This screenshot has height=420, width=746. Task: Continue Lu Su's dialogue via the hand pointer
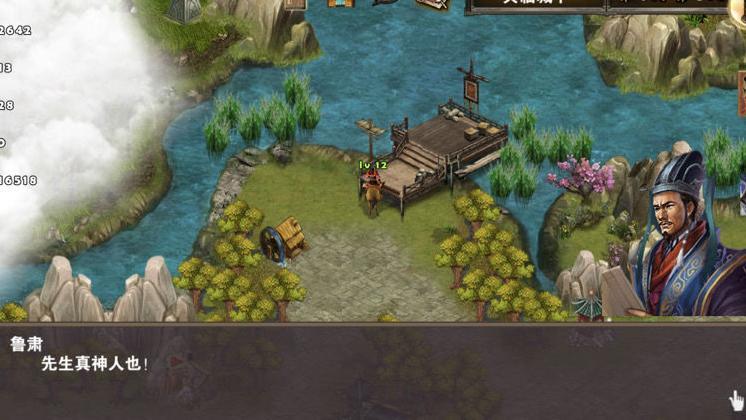(736, 398)
